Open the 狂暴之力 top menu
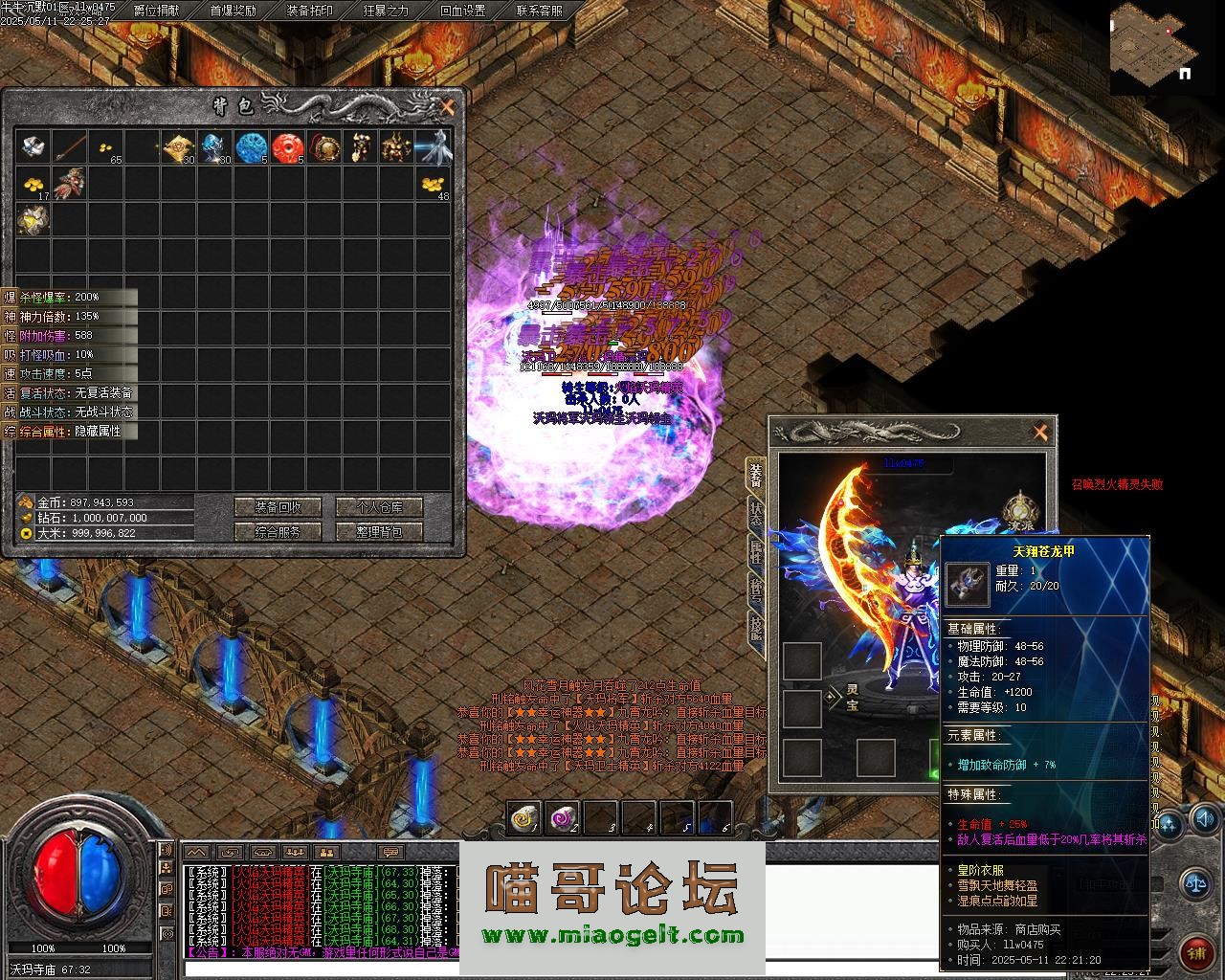Viewport: 1225px width, 980px height. (387, 11)
